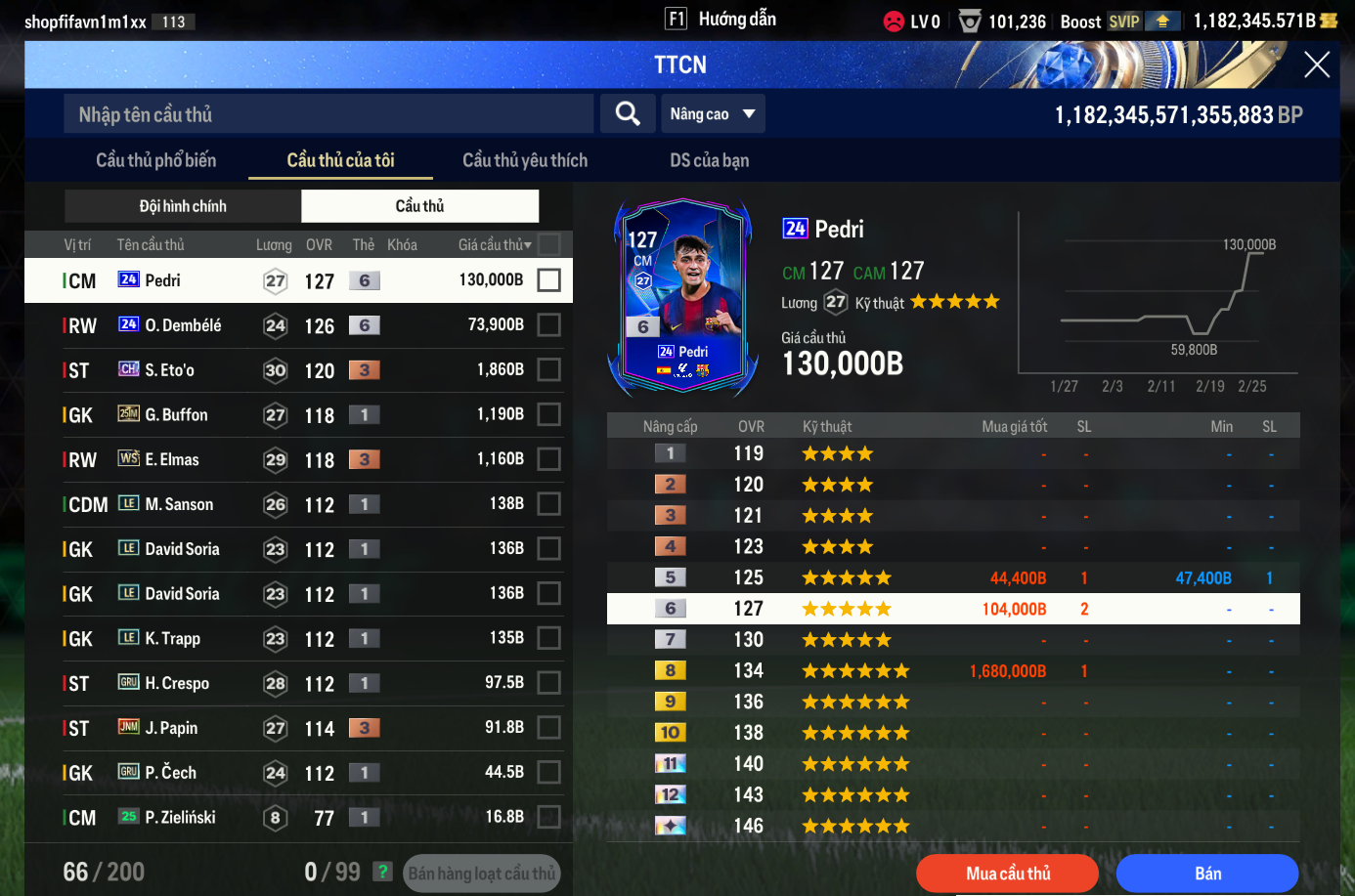The image size is (1355, 896).
Task: Toggle the checkbox for G. Buffon
Action: point(549,415)
